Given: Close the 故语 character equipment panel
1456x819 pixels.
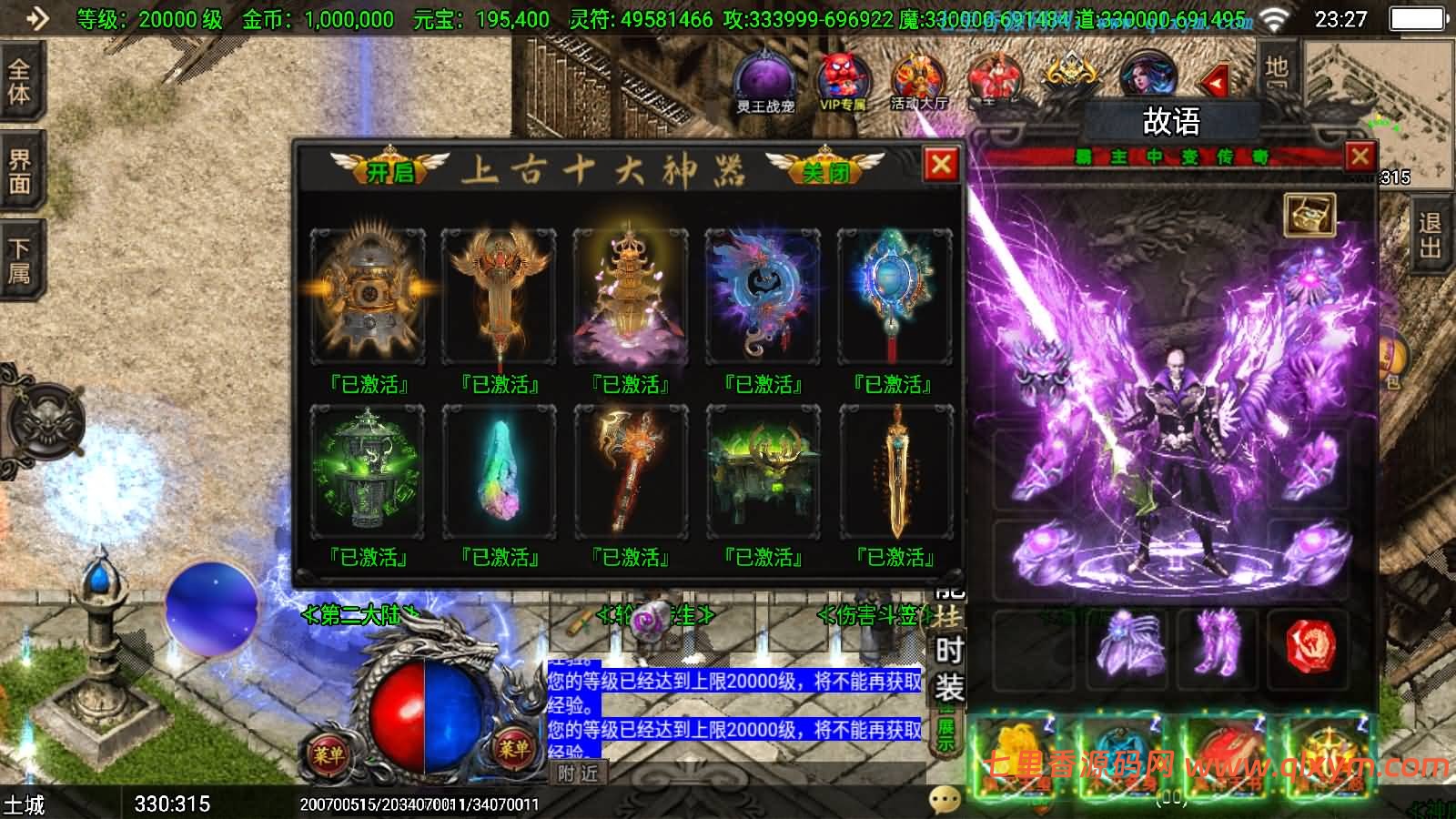Looking at the screenshot, I should [x=1360, y=157].
